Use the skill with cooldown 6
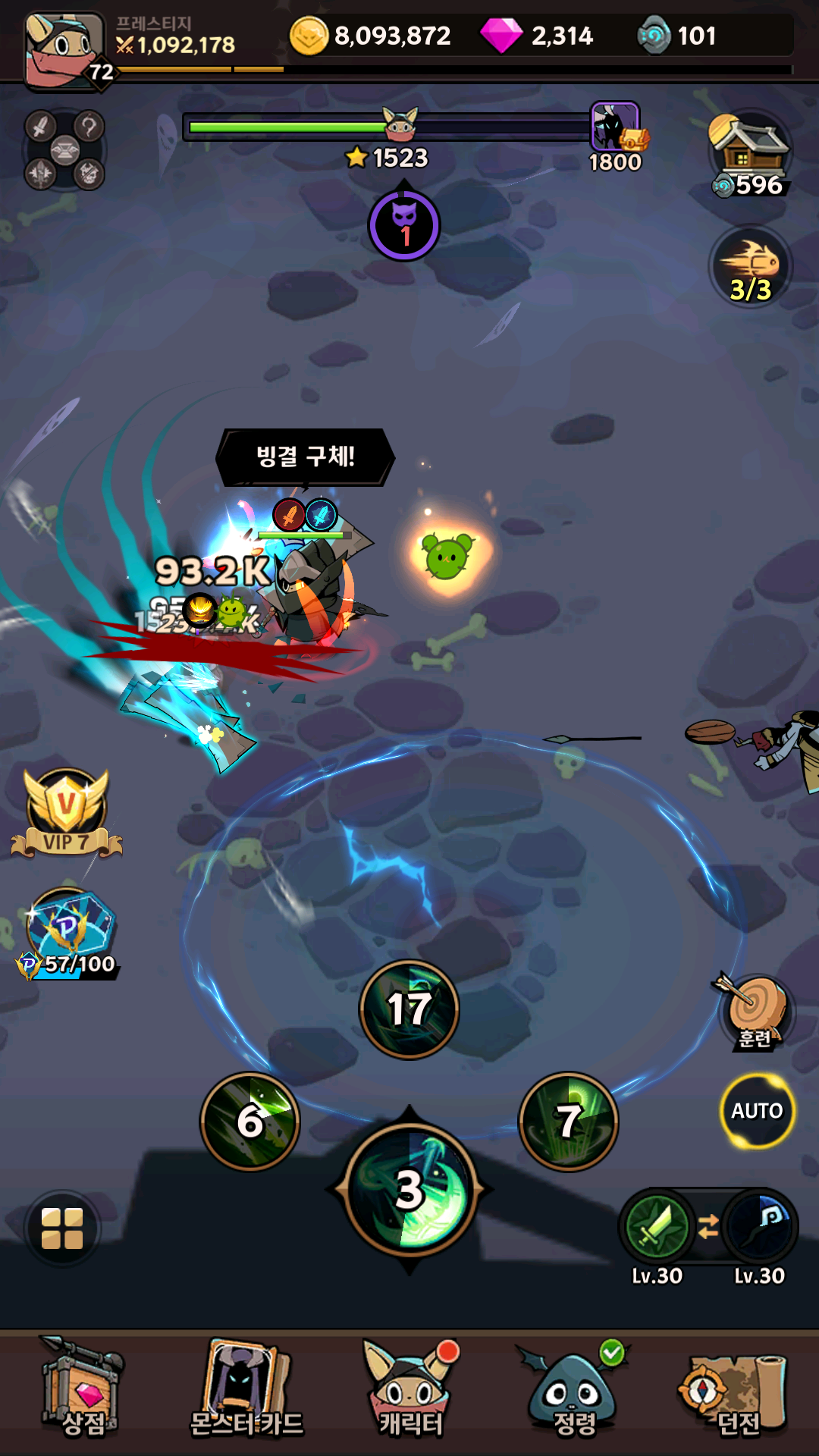 (x=250, y=1121)
